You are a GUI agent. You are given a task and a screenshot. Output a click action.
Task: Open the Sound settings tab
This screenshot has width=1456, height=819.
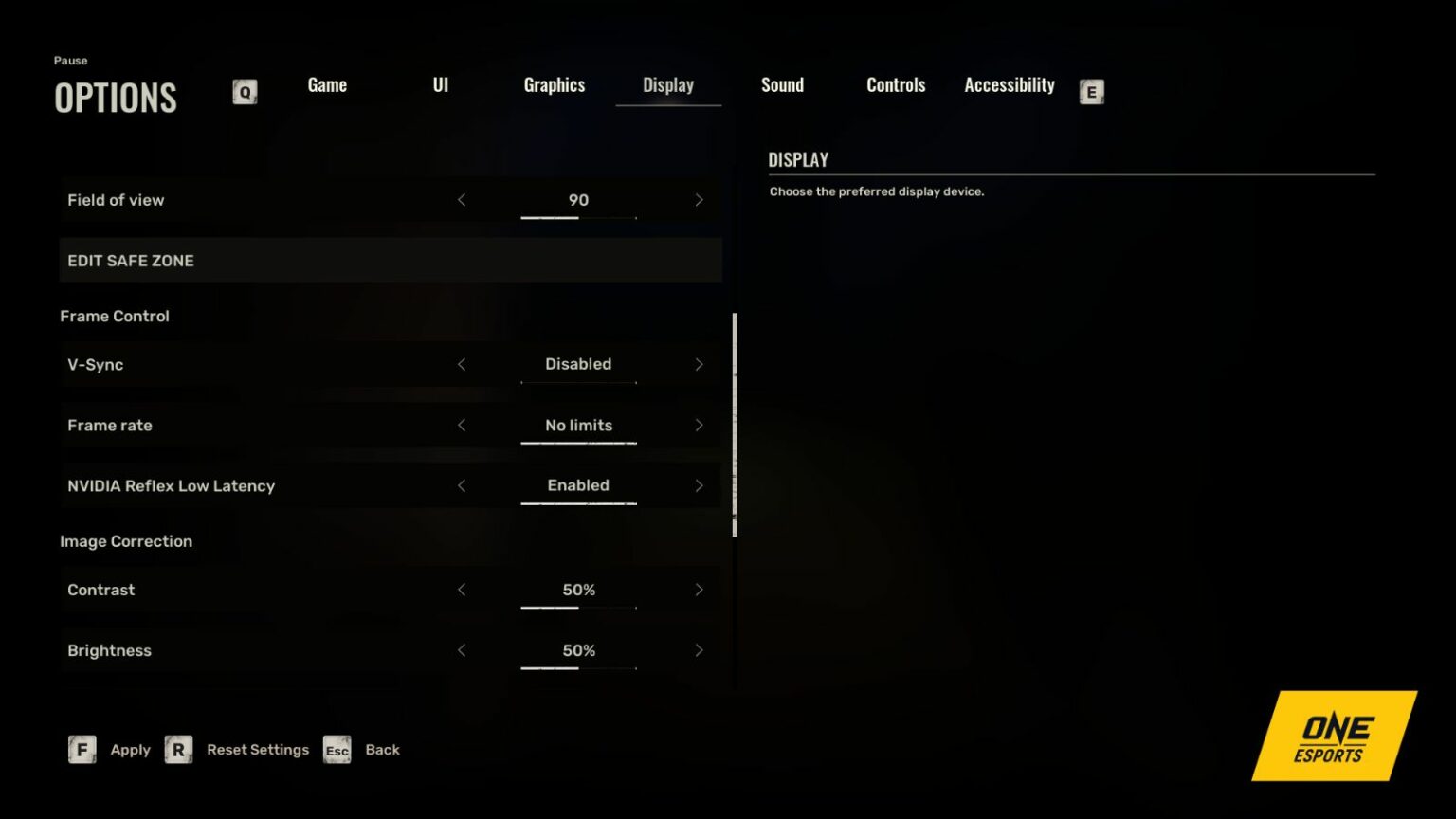[x=782, y=84]
